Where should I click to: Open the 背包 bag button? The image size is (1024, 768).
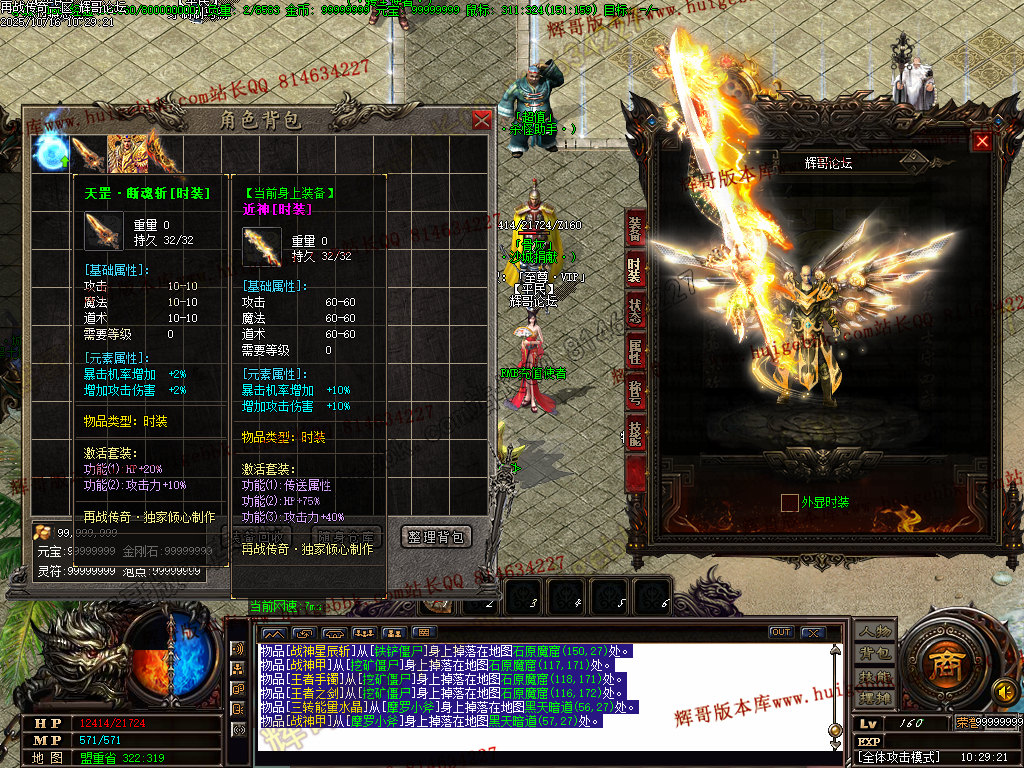874,654
